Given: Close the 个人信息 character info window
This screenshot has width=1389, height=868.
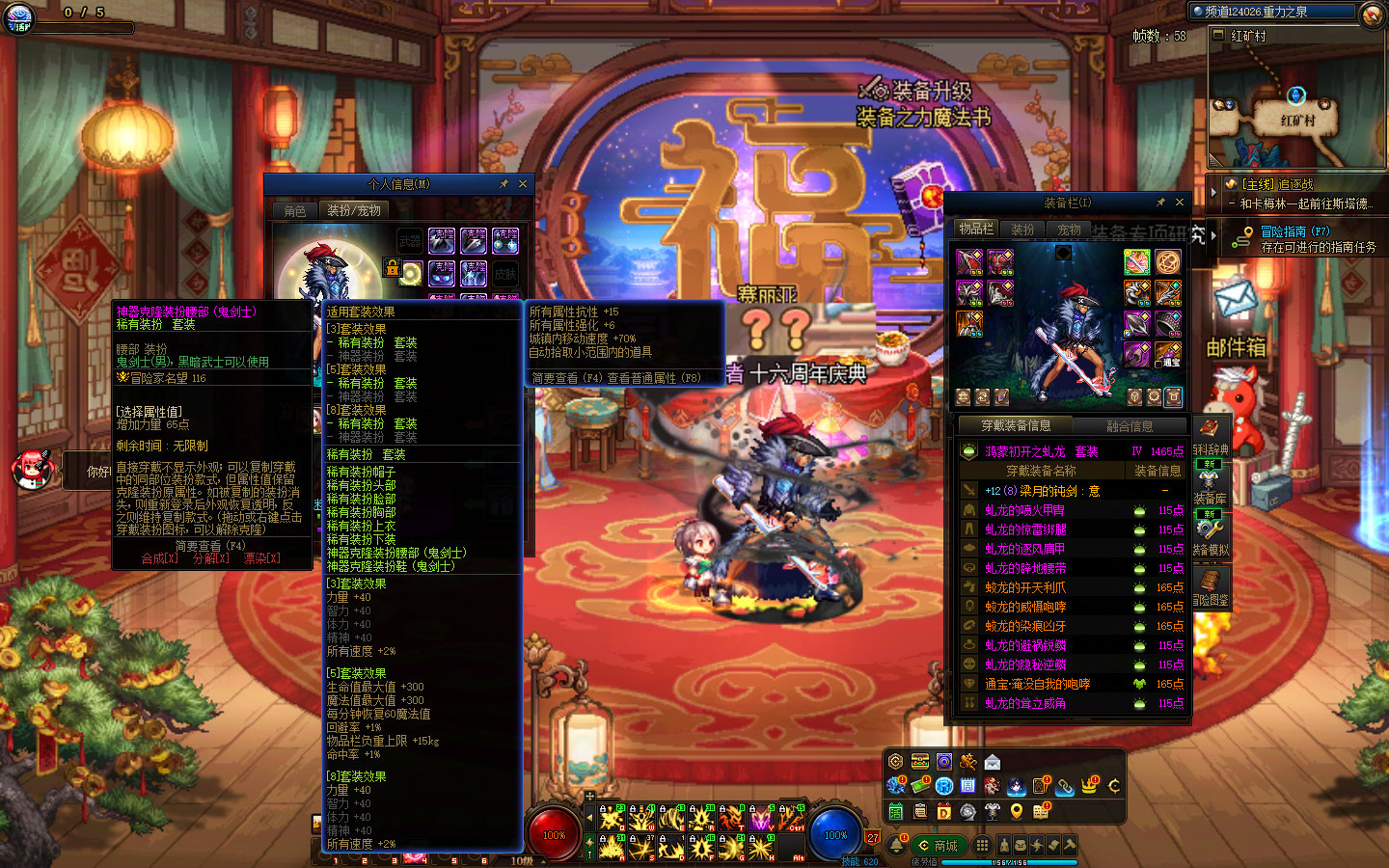Looking at the screenshot, I should point(523,184).
